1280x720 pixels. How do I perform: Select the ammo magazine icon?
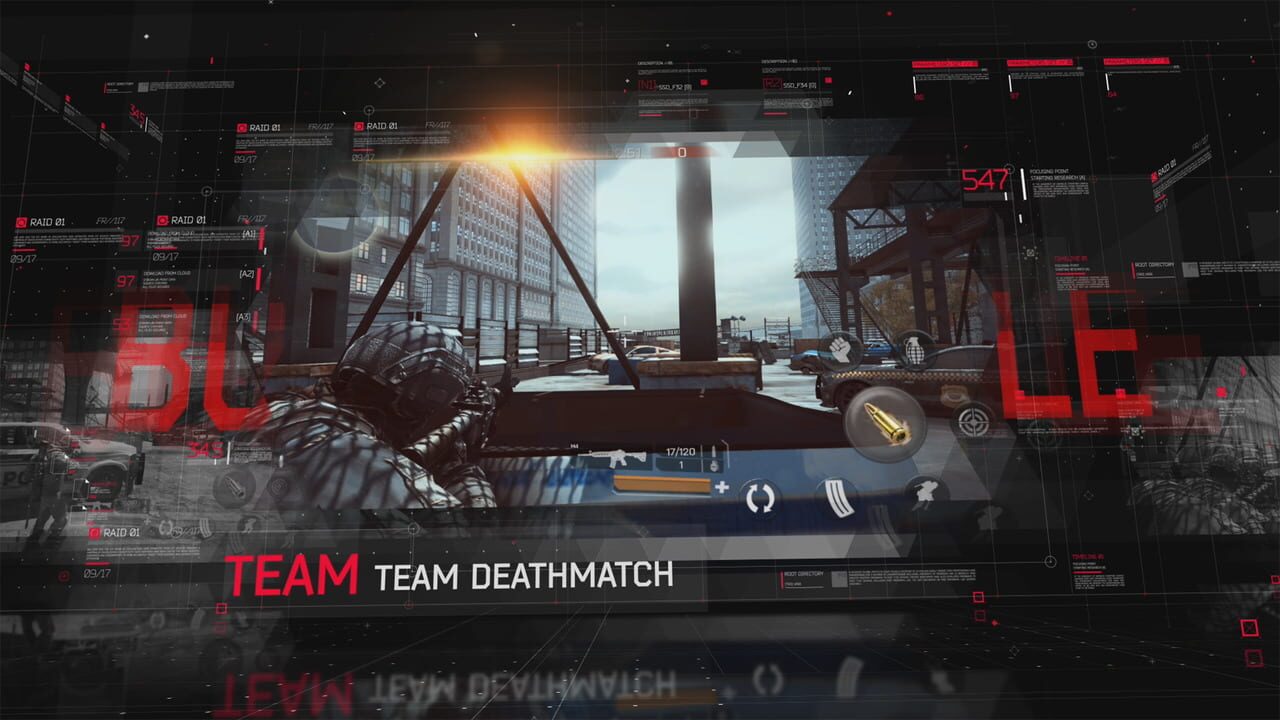838,496
